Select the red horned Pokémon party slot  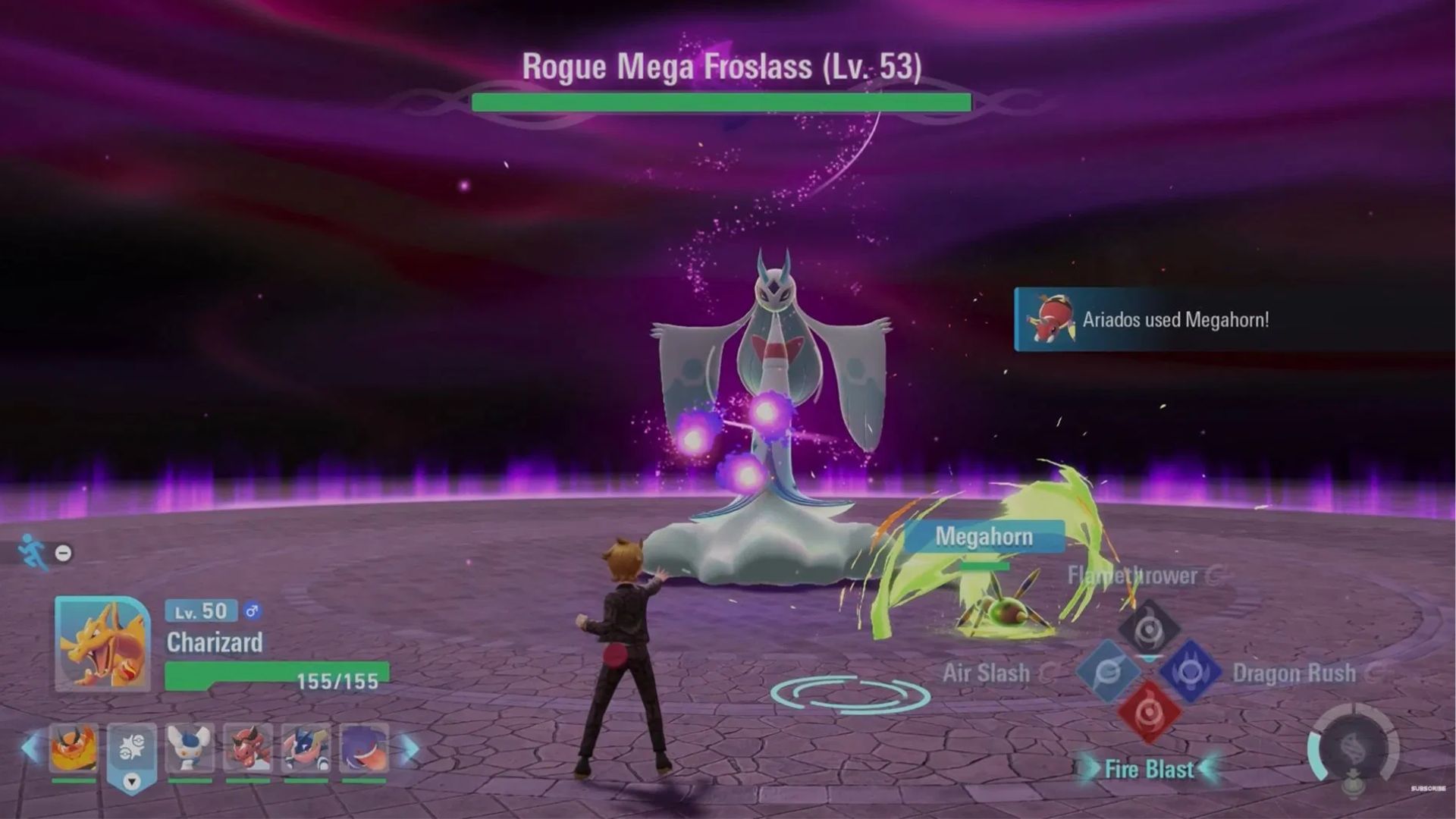point(248,748)
